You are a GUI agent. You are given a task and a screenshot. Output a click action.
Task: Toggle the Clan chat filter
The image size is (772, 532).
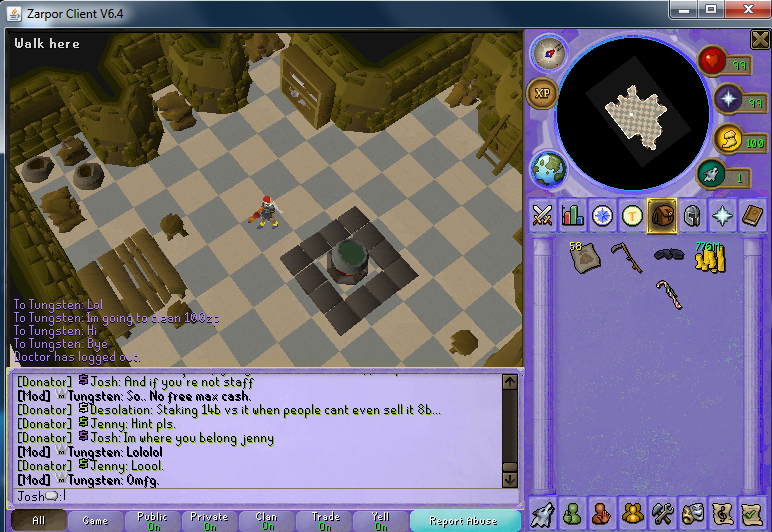click(267, 521)
